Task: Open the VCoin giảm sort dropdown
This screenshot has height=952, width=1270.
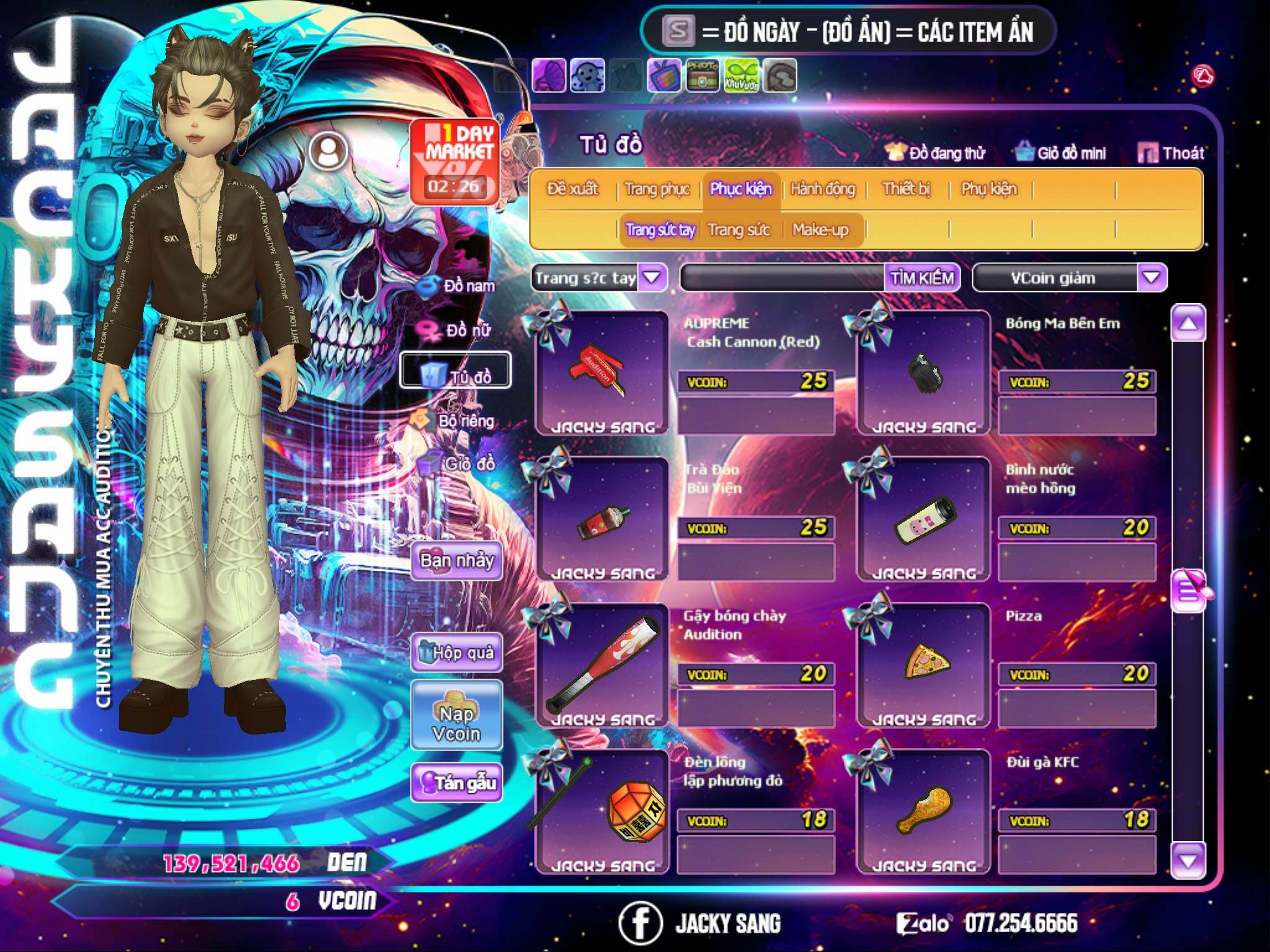Action: pos(1151,278)
